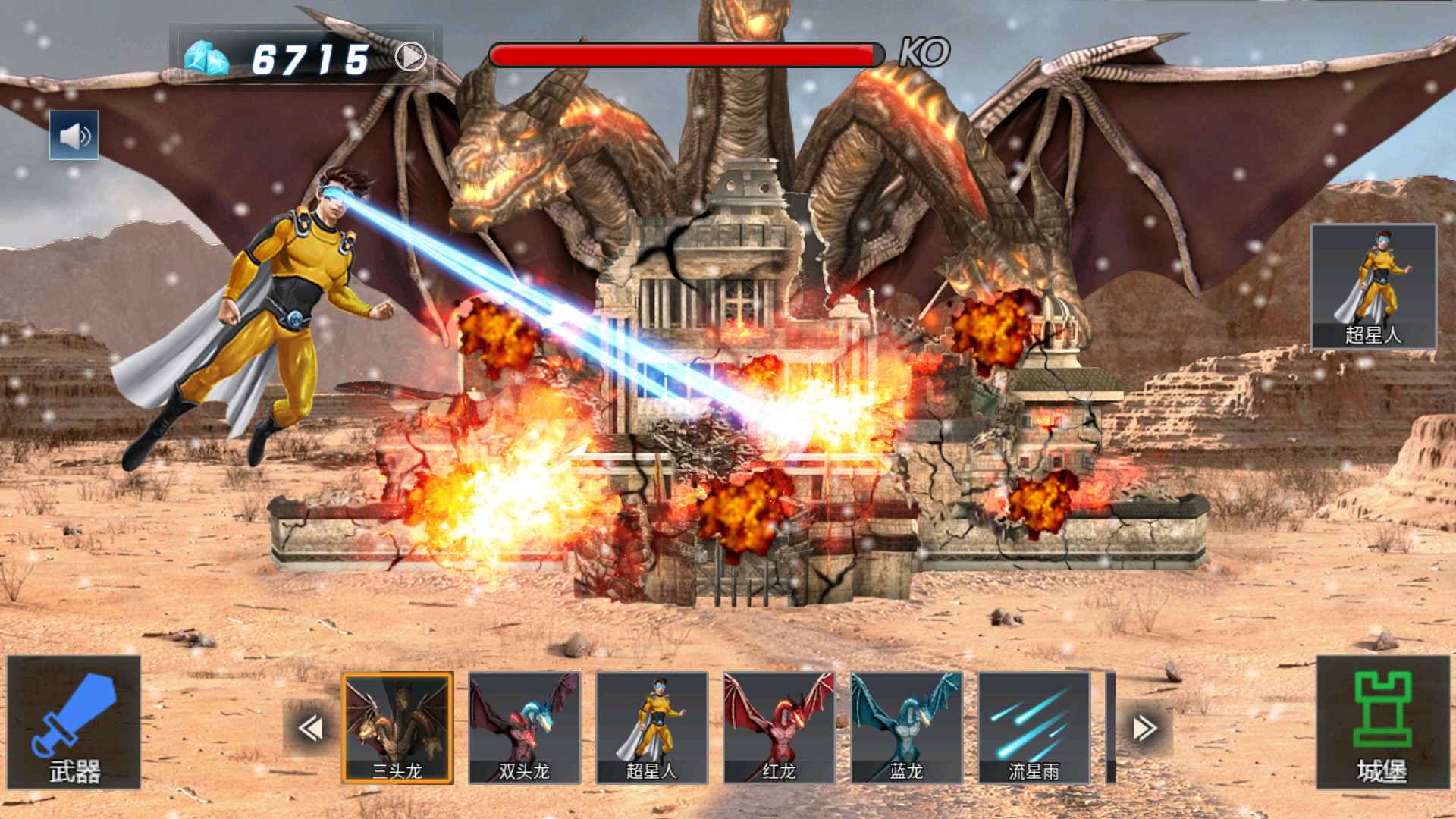Click the 超星人 portrait card on the right
This screenshot has height=819, width=1456.
[x=1373, y=286]
